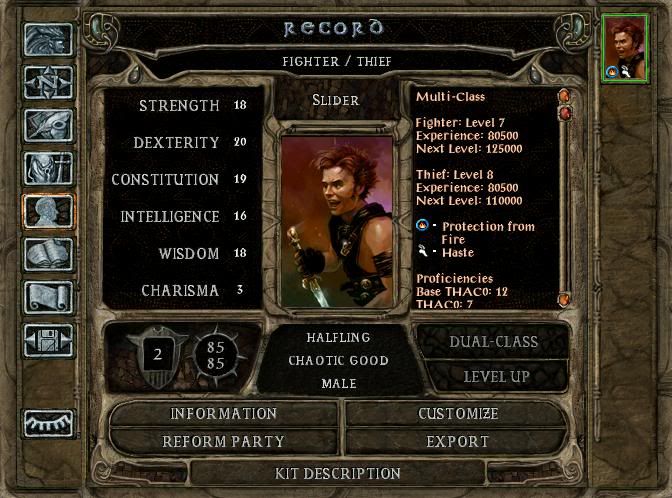Show the Kit Description
Image resolution: width=672 pixels, height=498 pixels.
(x=338, y=473)
